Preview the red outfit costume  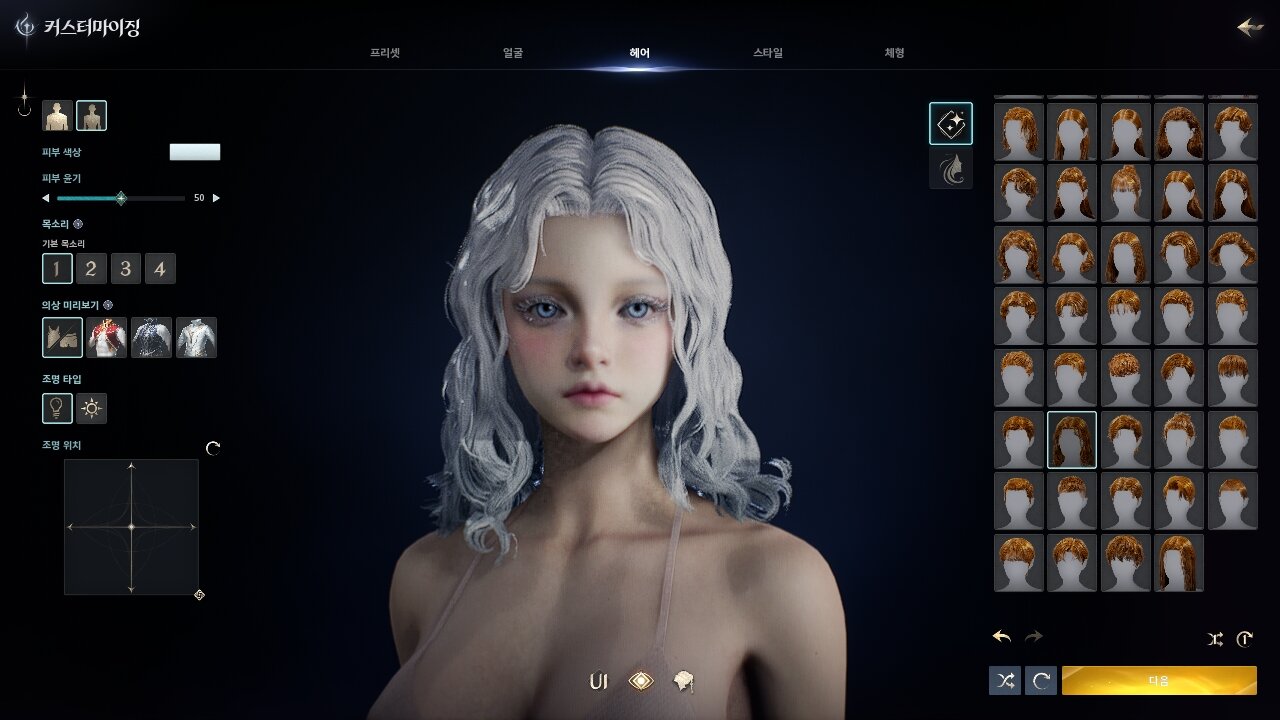click(x=107, y=338)
